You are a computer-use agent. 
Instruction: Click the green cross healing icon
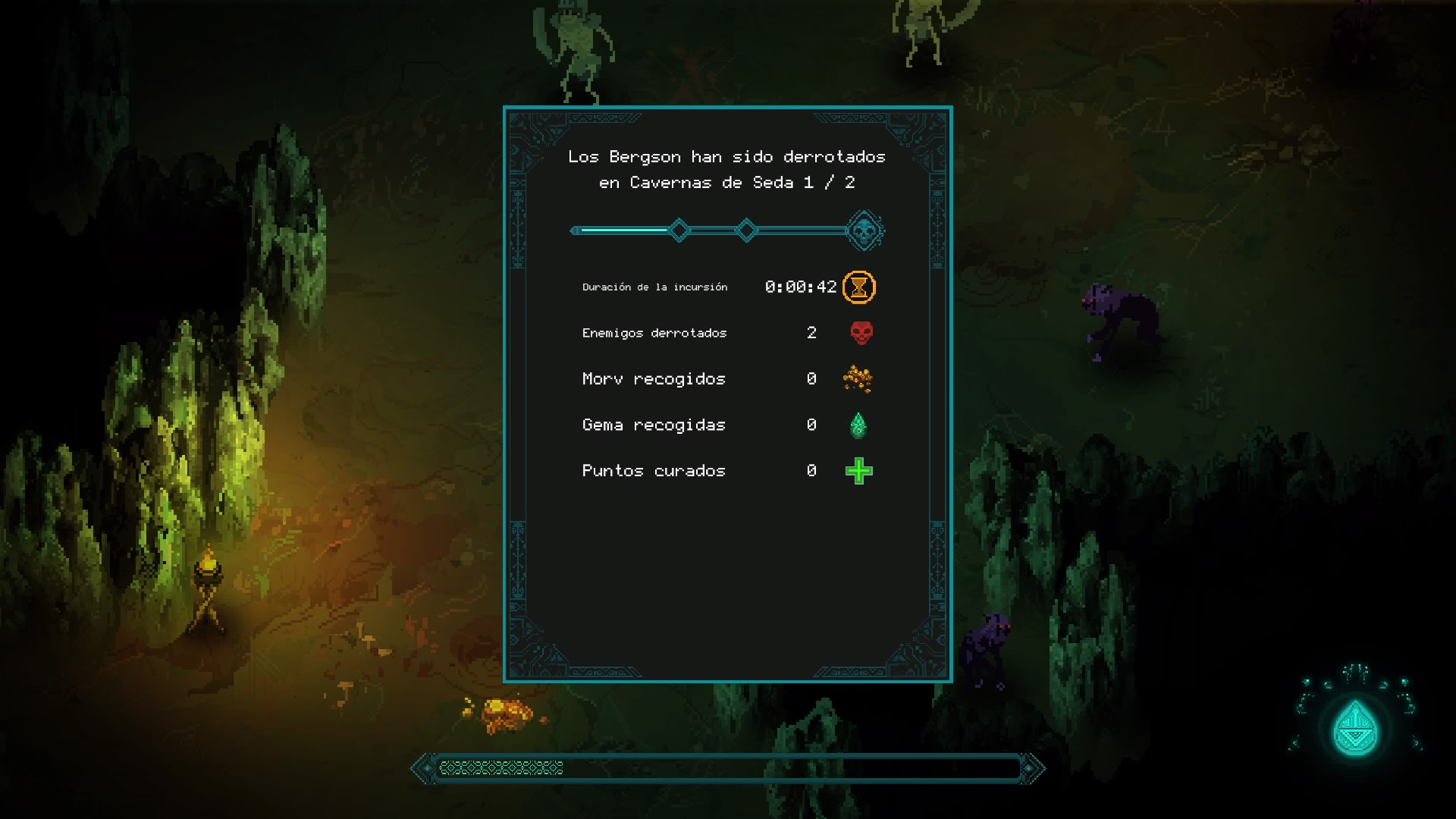click(858, 472)
